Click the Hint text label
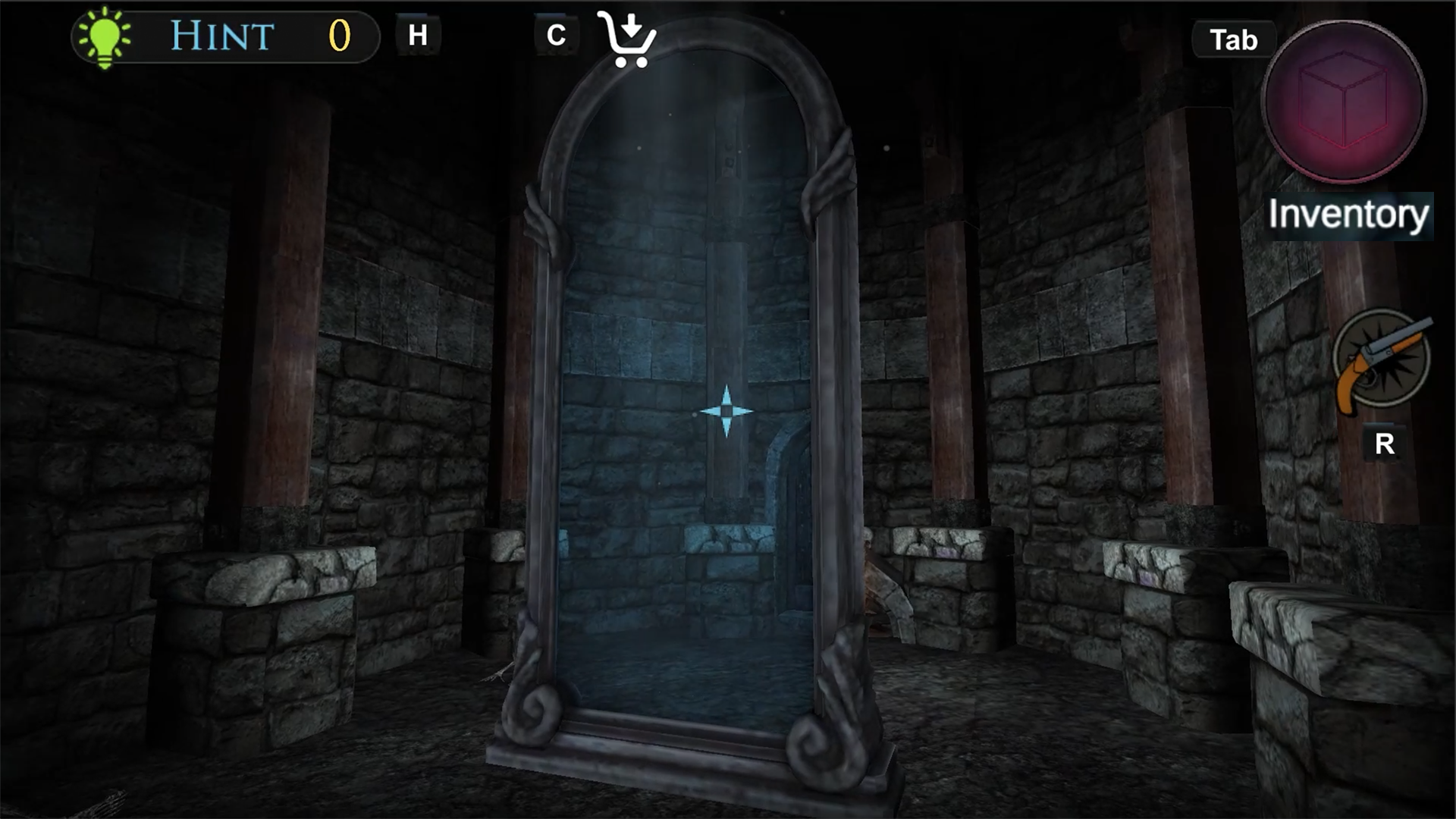1456x819 pixels. (221, 34)
